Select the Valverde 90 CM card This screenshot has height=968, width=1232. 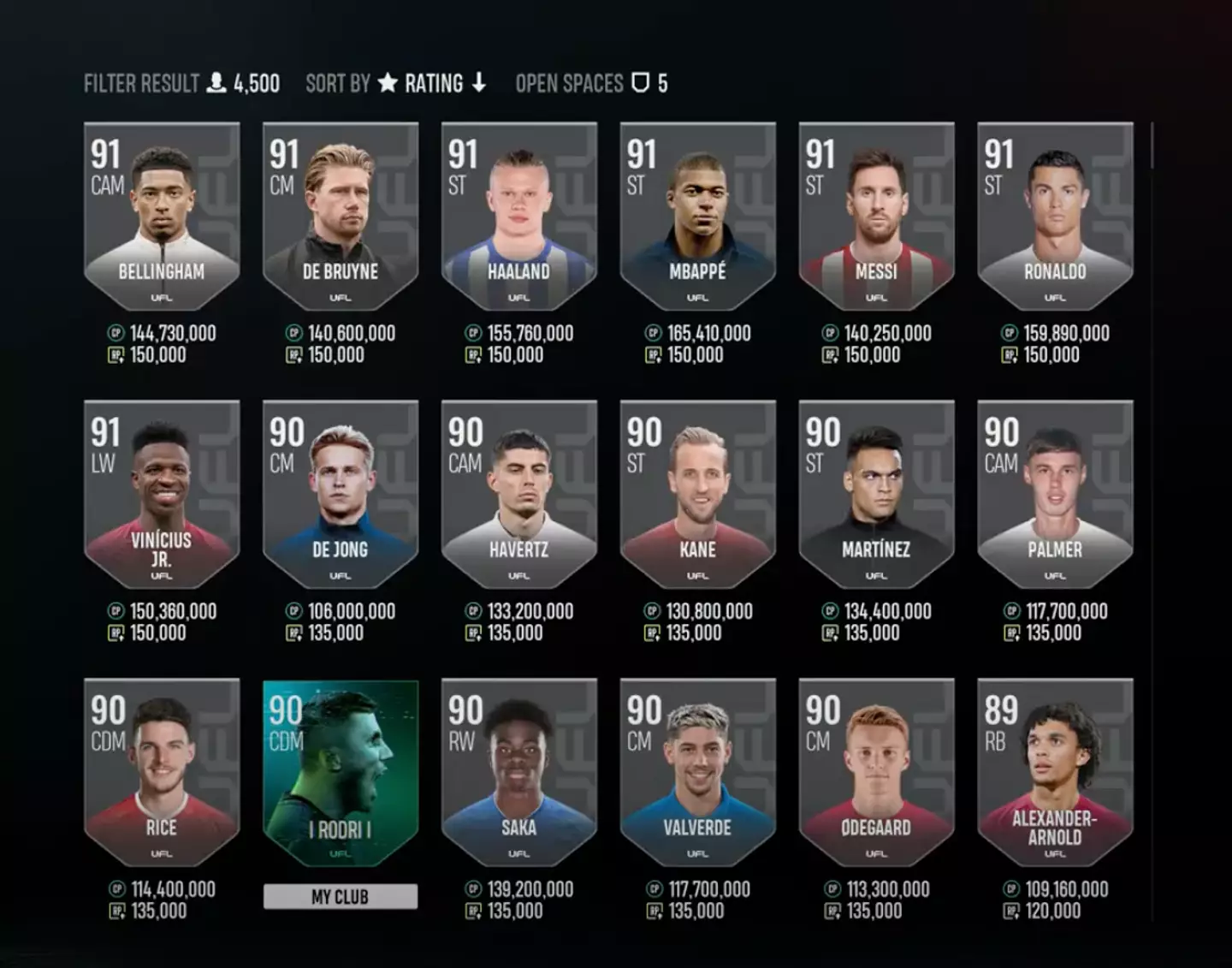click(697, 770)
